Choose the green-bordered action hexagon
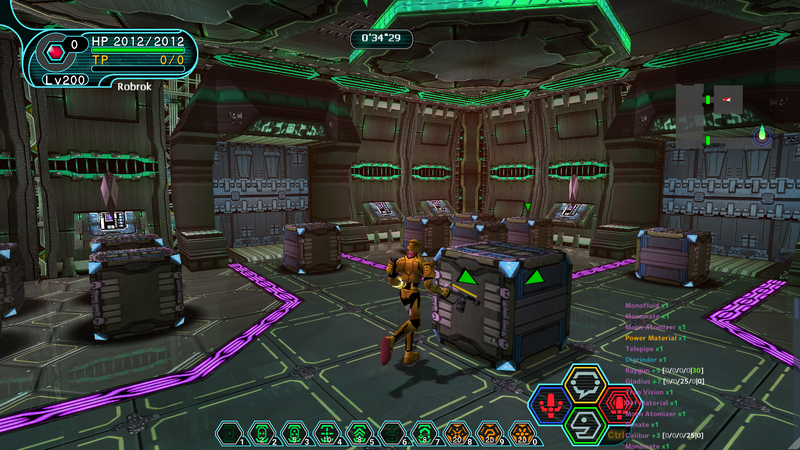The height and width of the screenshot is (450, 800). 584,425
